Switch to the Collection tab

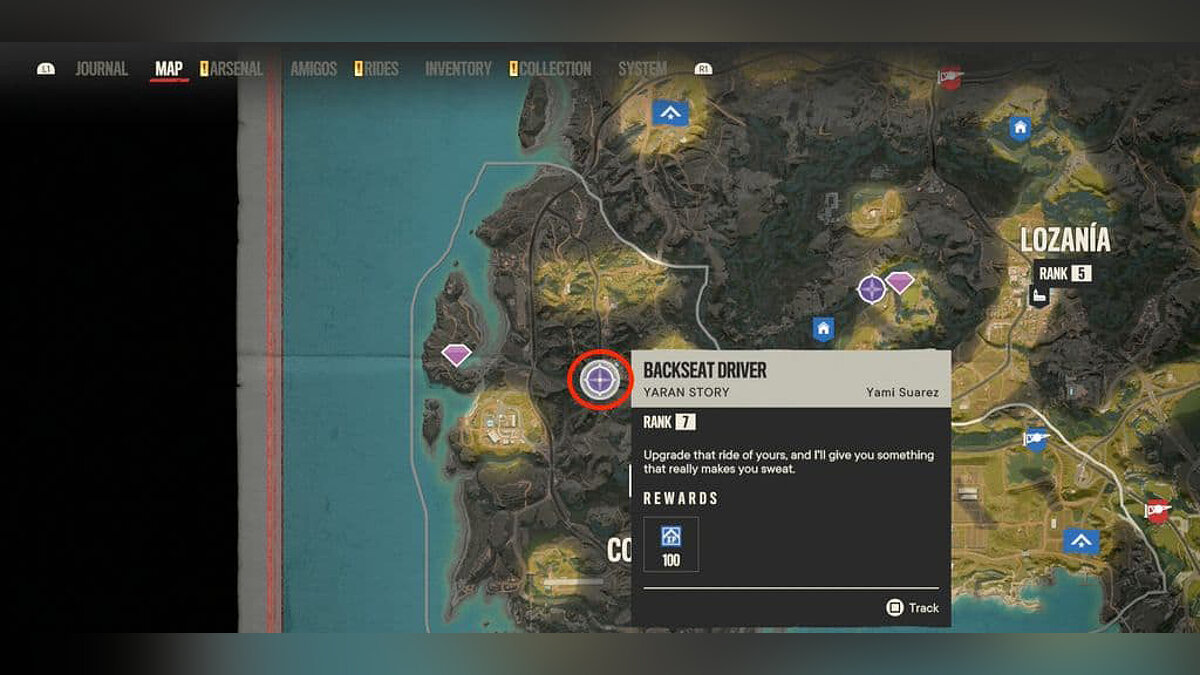[x=555, y=69]
